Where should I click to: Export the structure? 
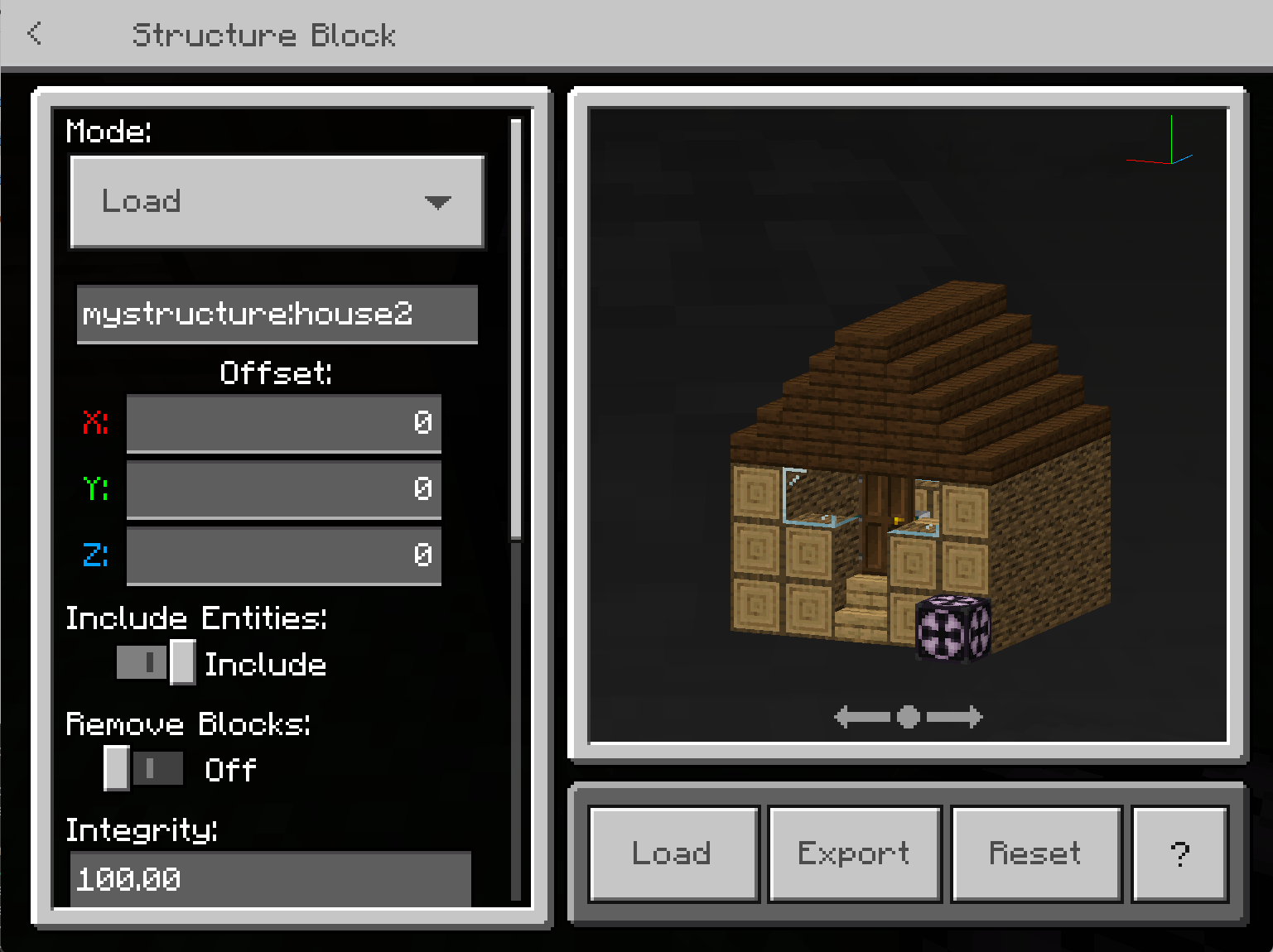point(853,853)
